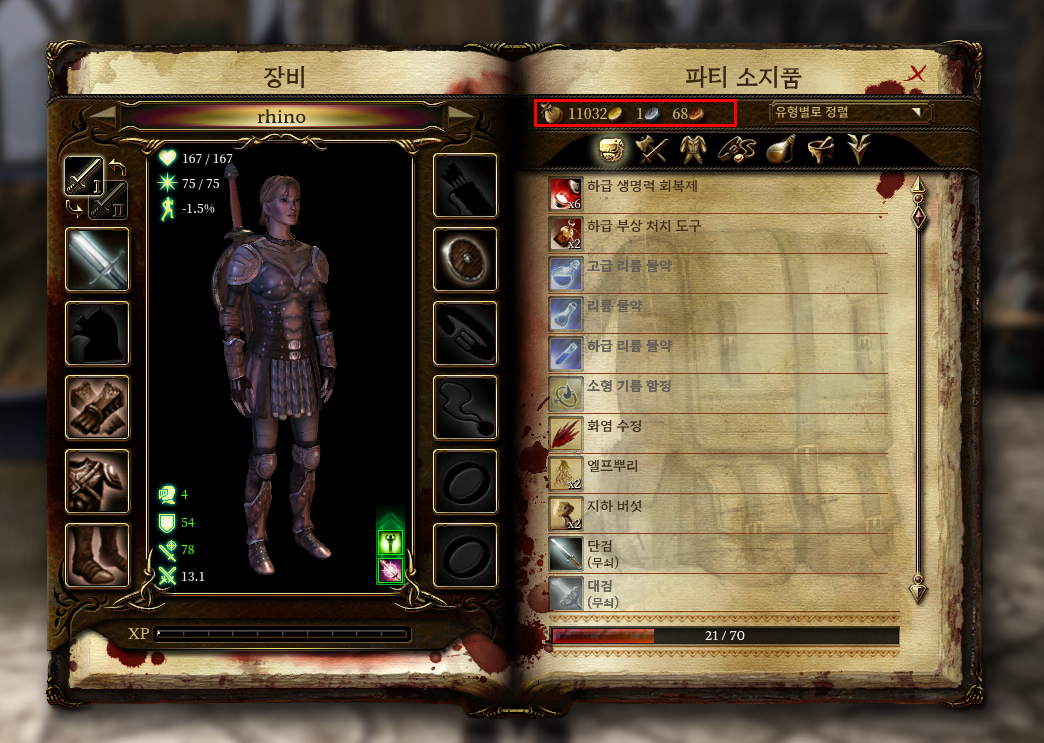Select the equipped gloves slot

coord(97,407)
